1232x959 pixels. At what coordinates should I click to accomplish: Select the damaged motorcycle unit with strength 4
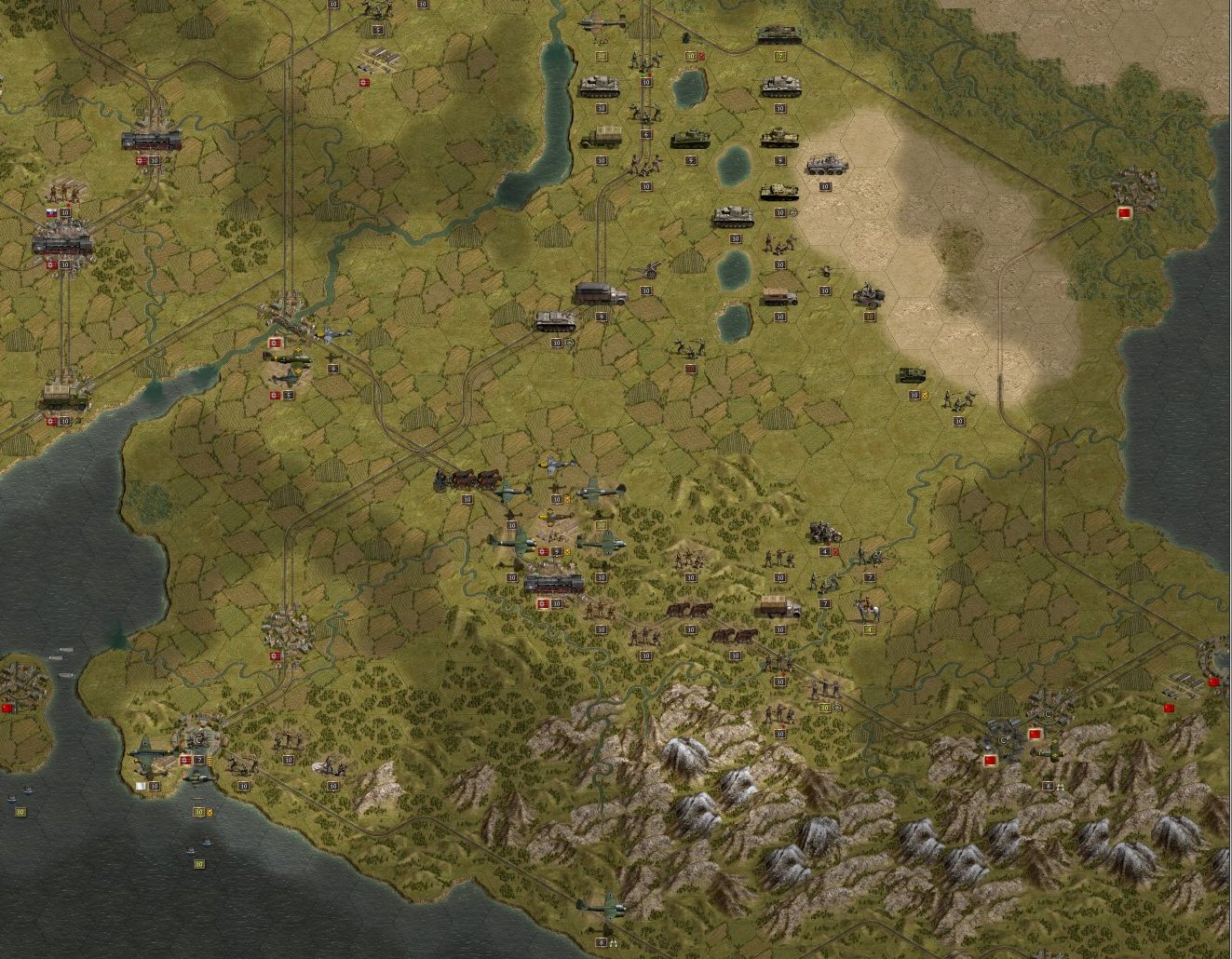[x=825, y=534]
